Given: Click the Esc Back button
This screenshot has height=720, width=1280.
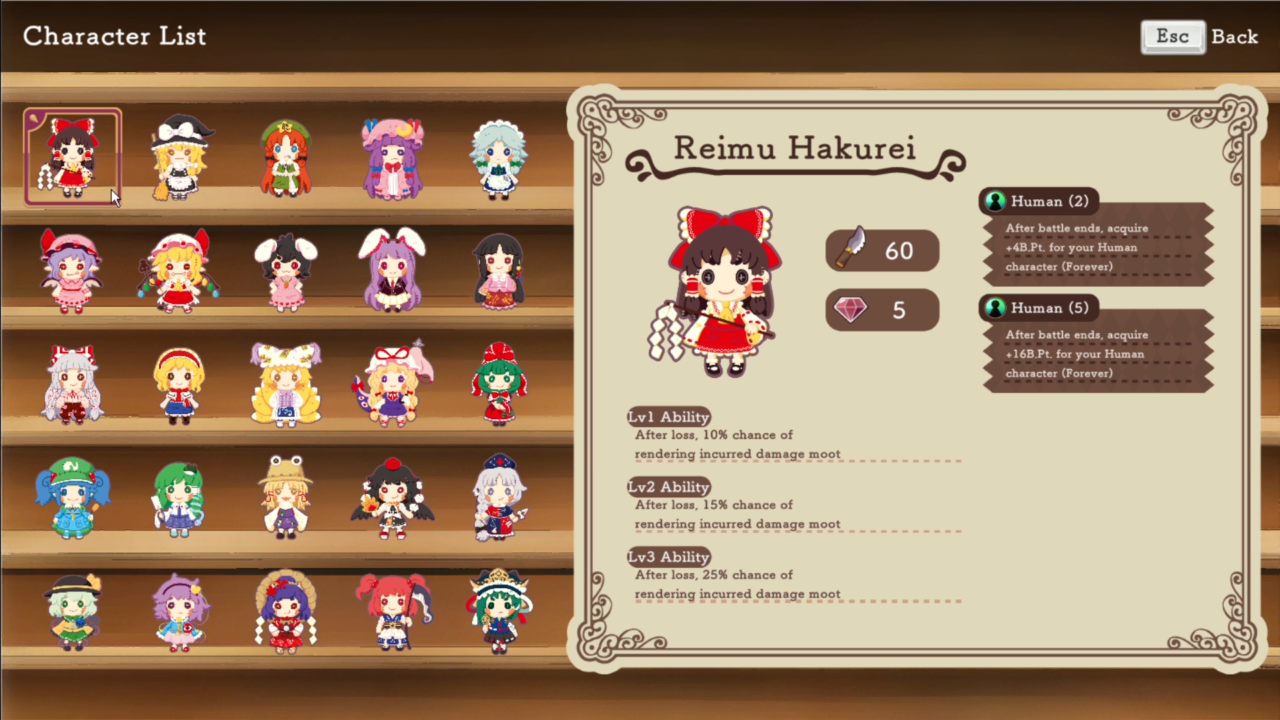Looking at the screenshot, I should pos(1197,36).
